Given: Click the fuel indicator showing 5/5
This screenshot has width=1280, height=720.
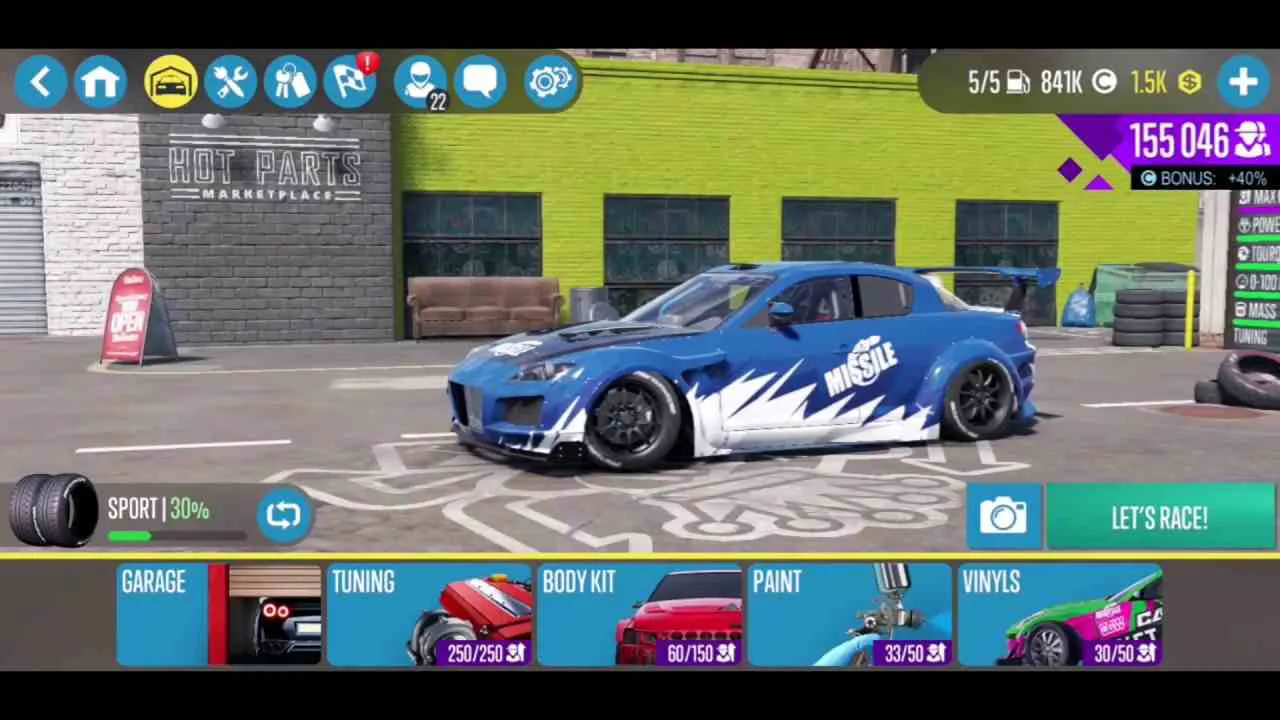Looking at the screenshot, I should (x=997, y=82).
